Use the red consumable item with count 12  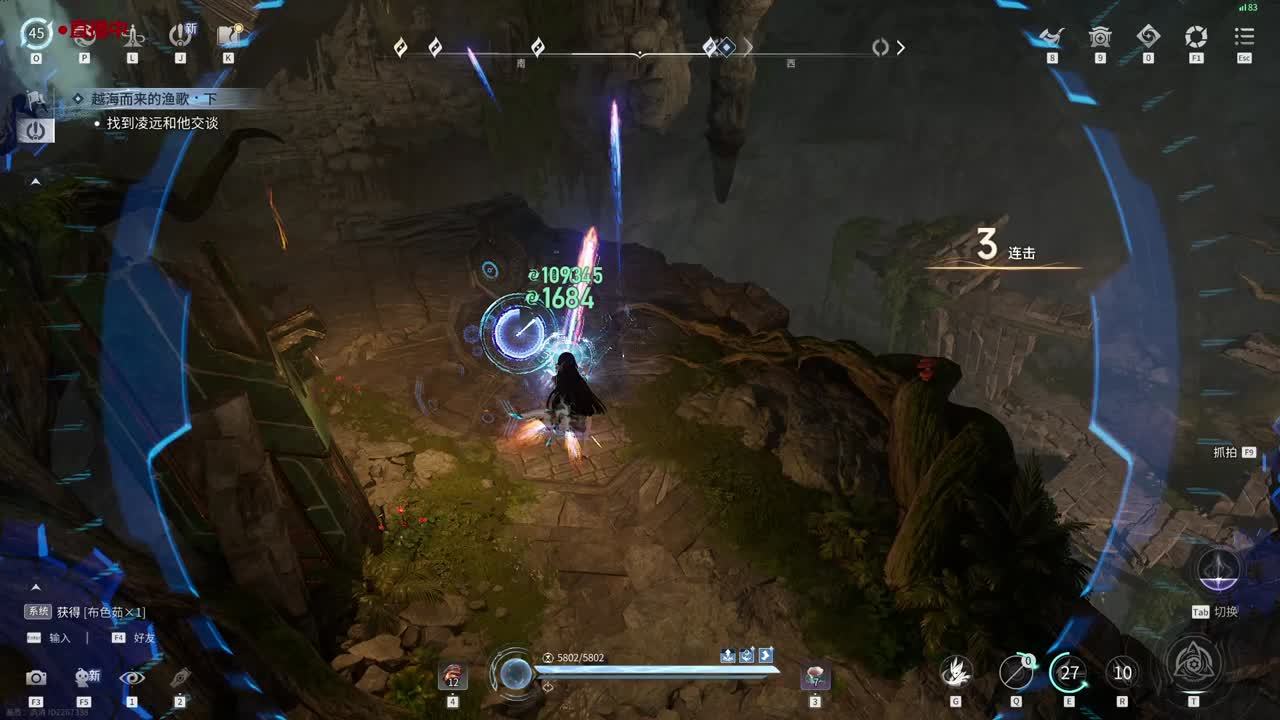pyautogui.click(x=453, y=676)
